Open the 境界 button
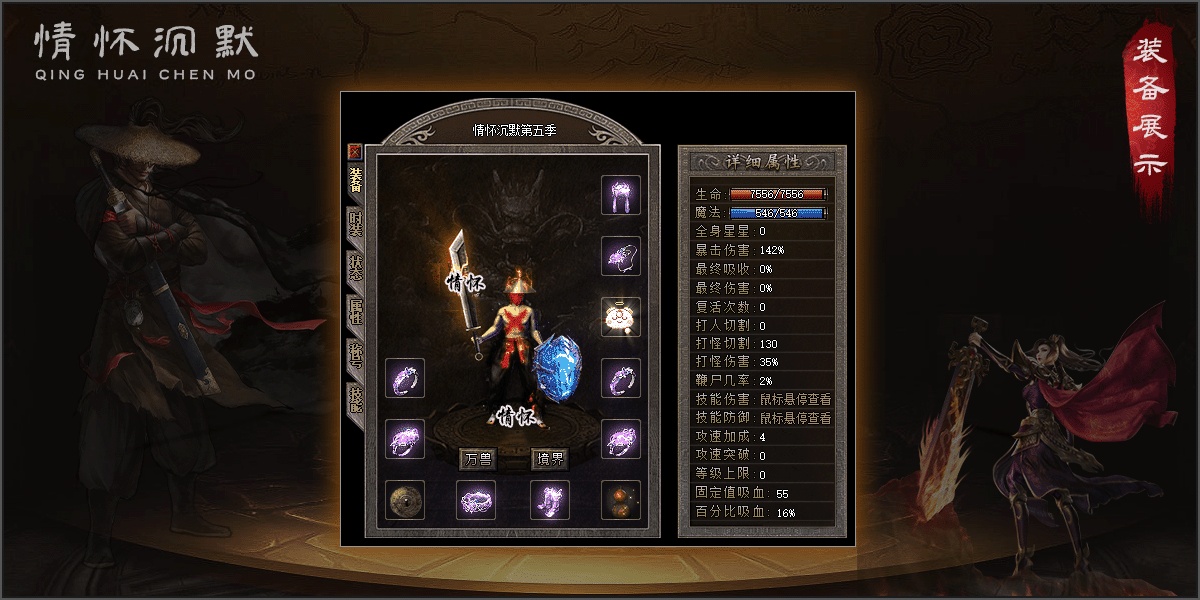 549,459
